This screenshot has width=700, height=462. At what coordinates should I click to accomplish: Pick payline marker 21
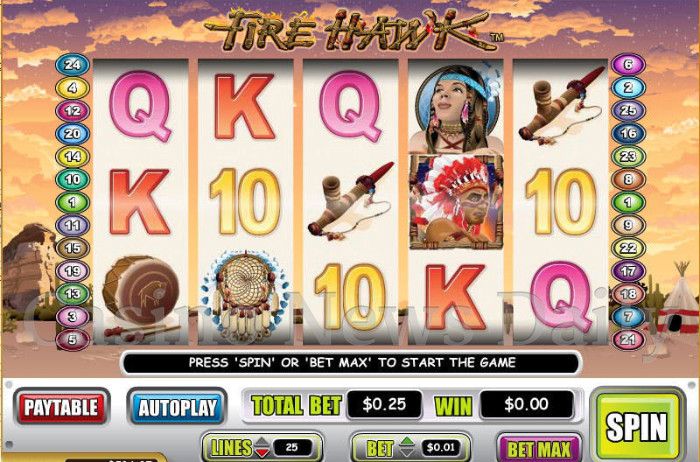(629, 338)
